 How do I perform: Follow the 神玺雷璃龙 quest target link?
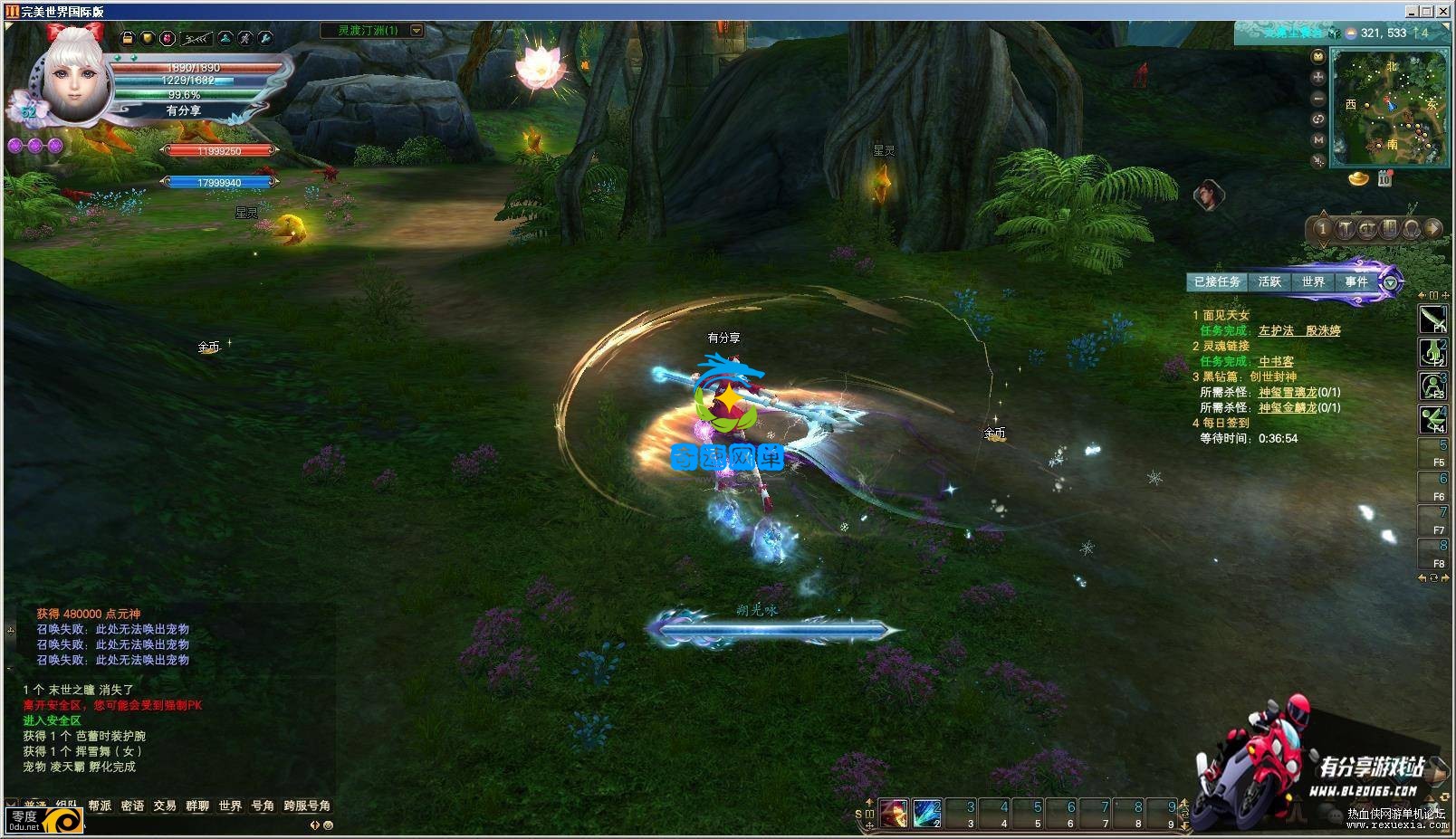point(1288,393)
